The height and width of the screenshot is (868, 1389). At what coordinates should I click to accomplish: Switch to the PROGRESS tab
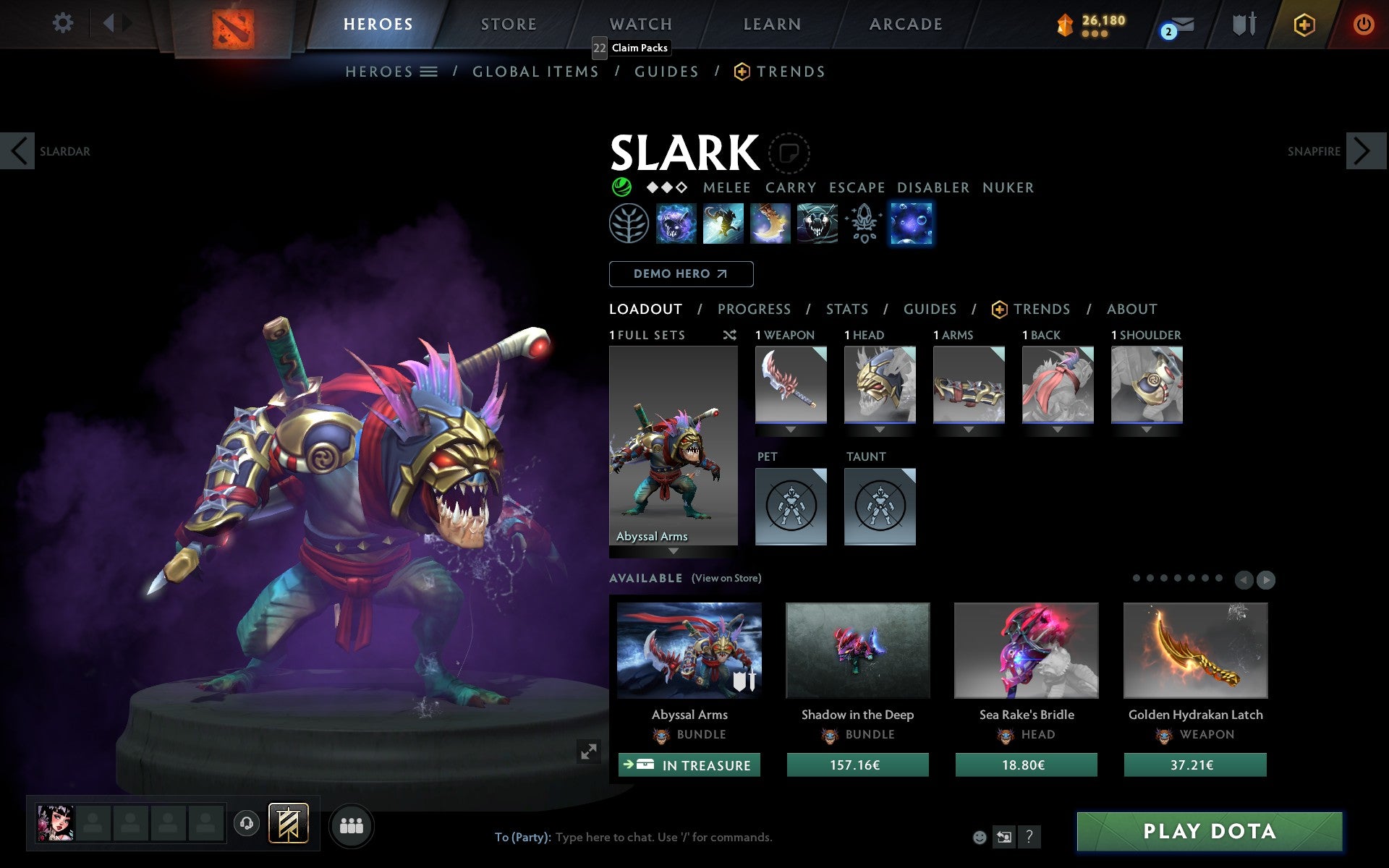point(754,309)
